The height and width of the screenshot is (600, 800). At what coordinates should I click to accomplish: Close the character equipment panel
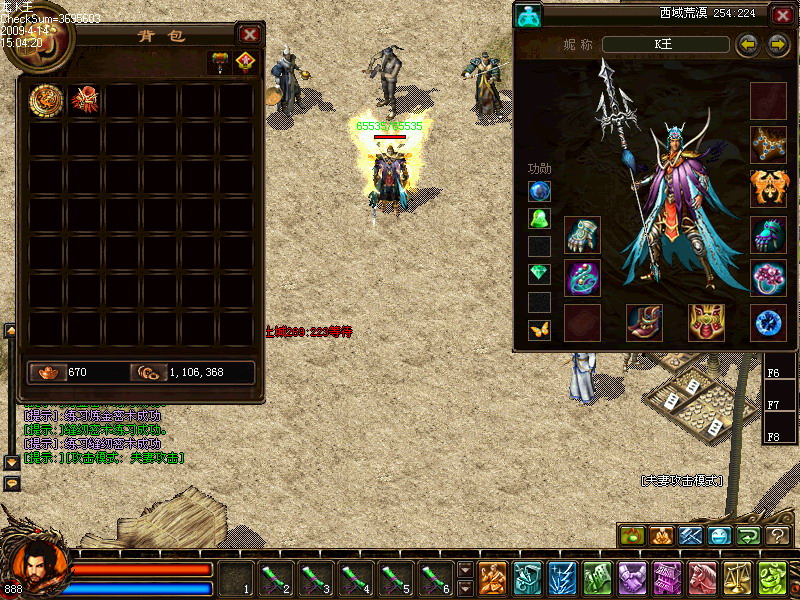[782, 15]
